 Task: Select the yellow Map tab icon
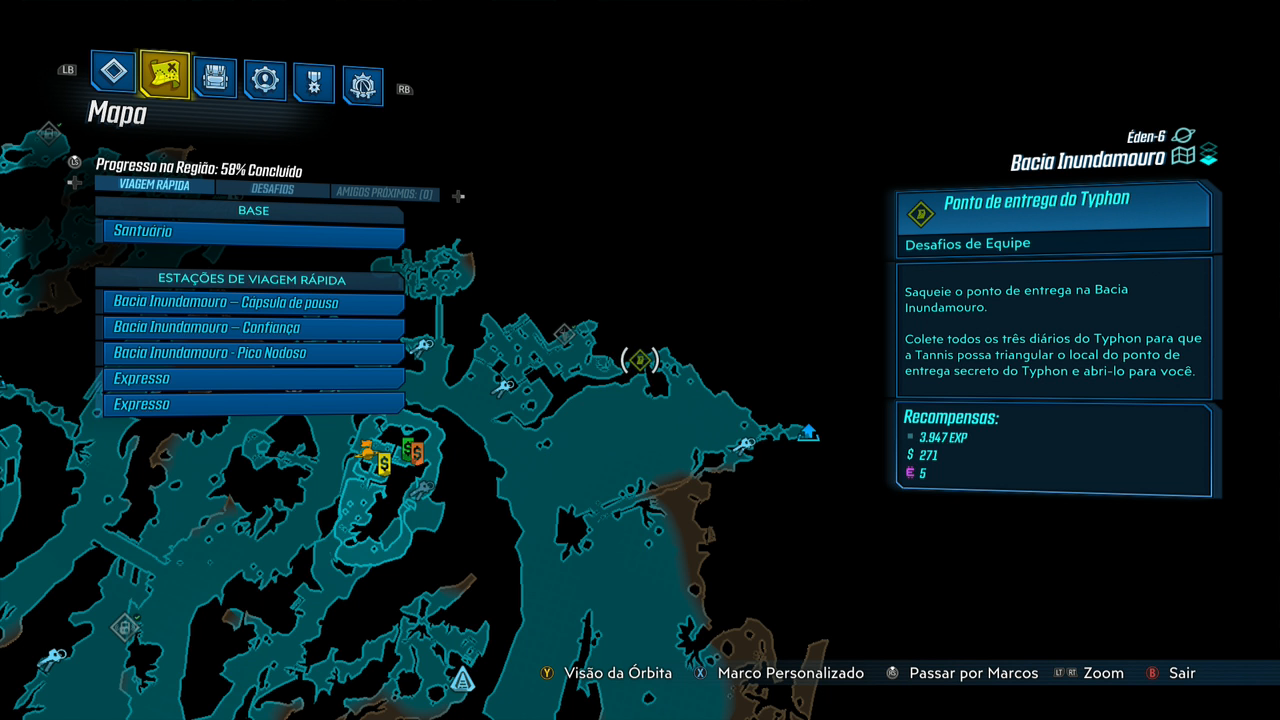pyautogui.click(x=164, y=73)
